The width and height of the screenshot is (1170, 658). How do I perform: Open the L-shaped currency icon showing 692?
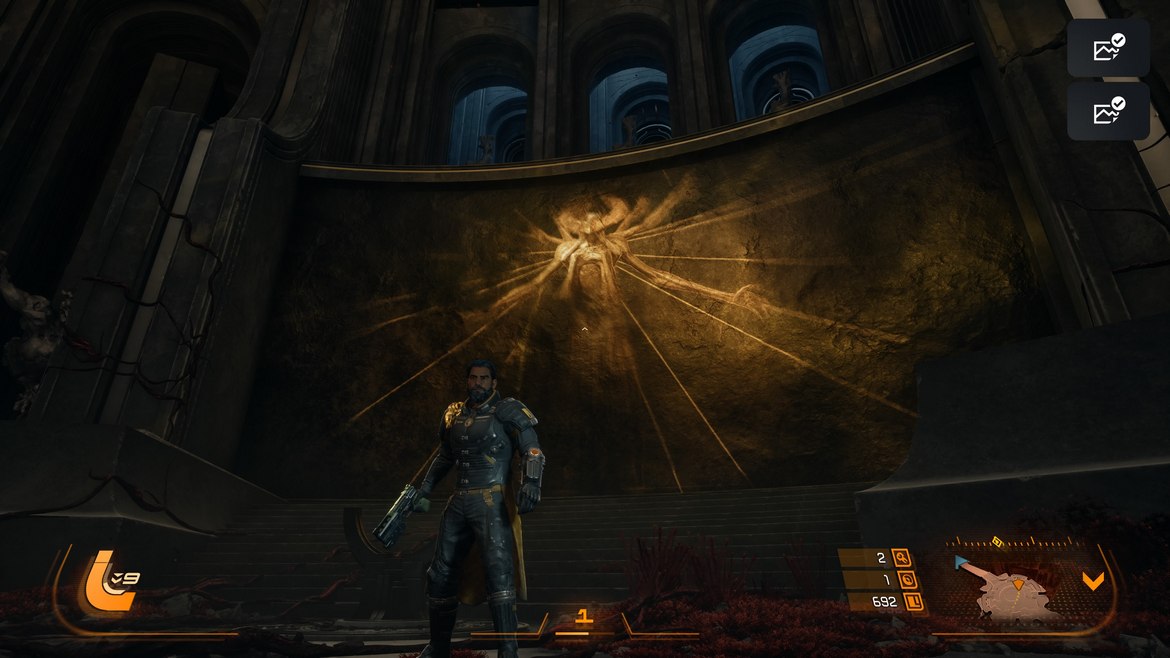[913, 602]
